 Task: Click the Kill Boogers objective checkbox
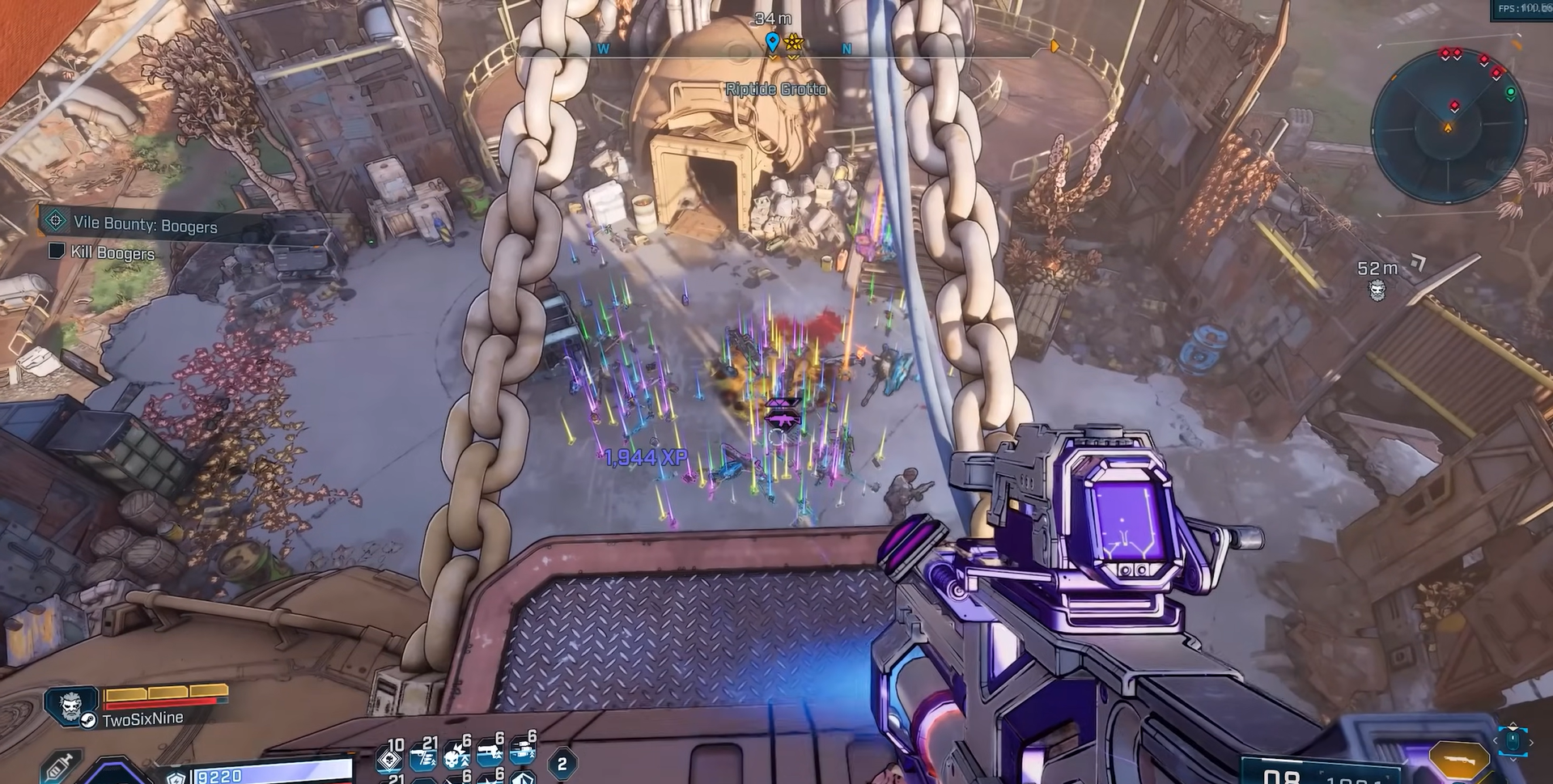[x=57, y=251]
